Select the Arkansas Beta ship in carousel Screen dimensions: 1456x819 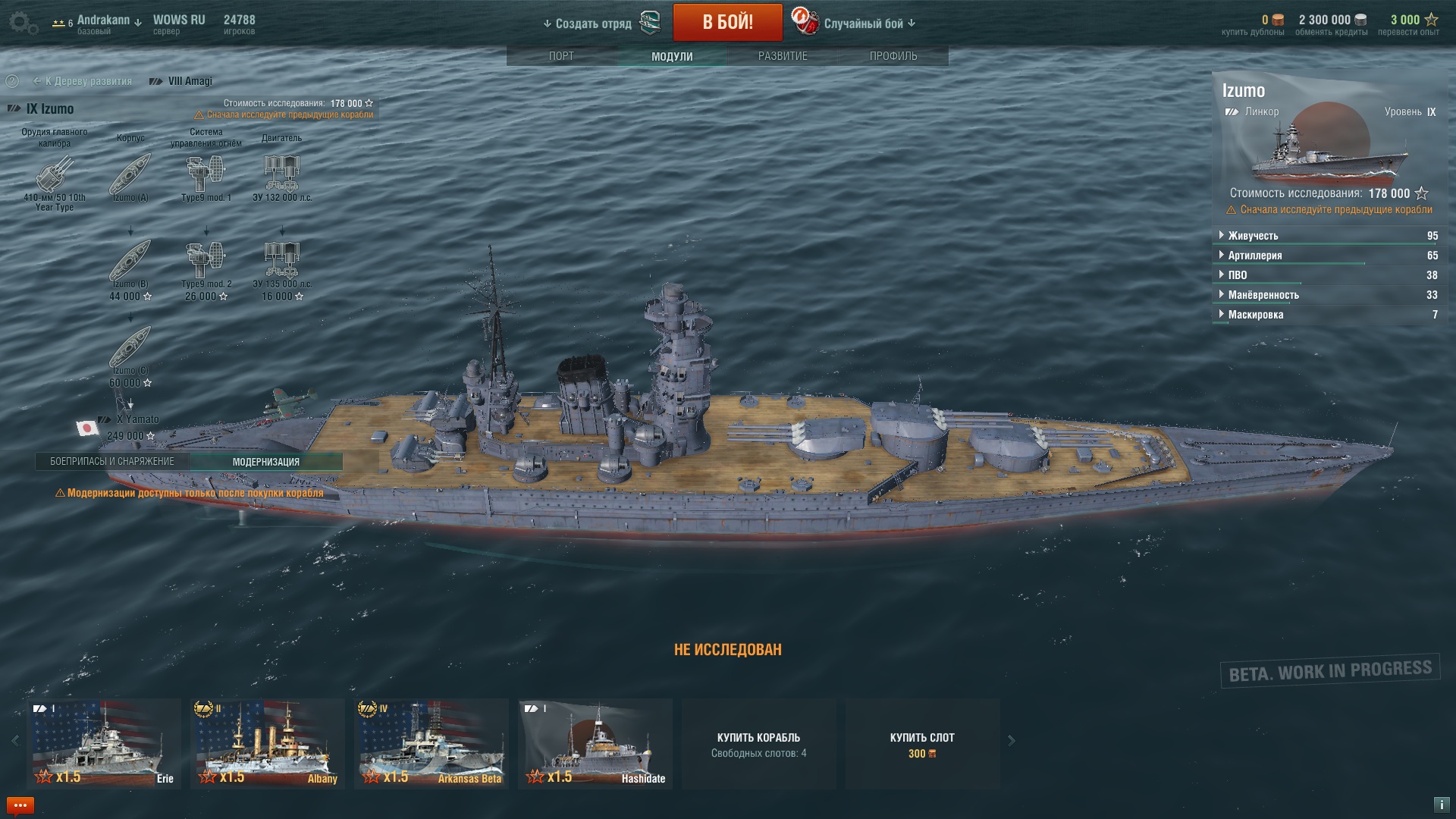431,743
